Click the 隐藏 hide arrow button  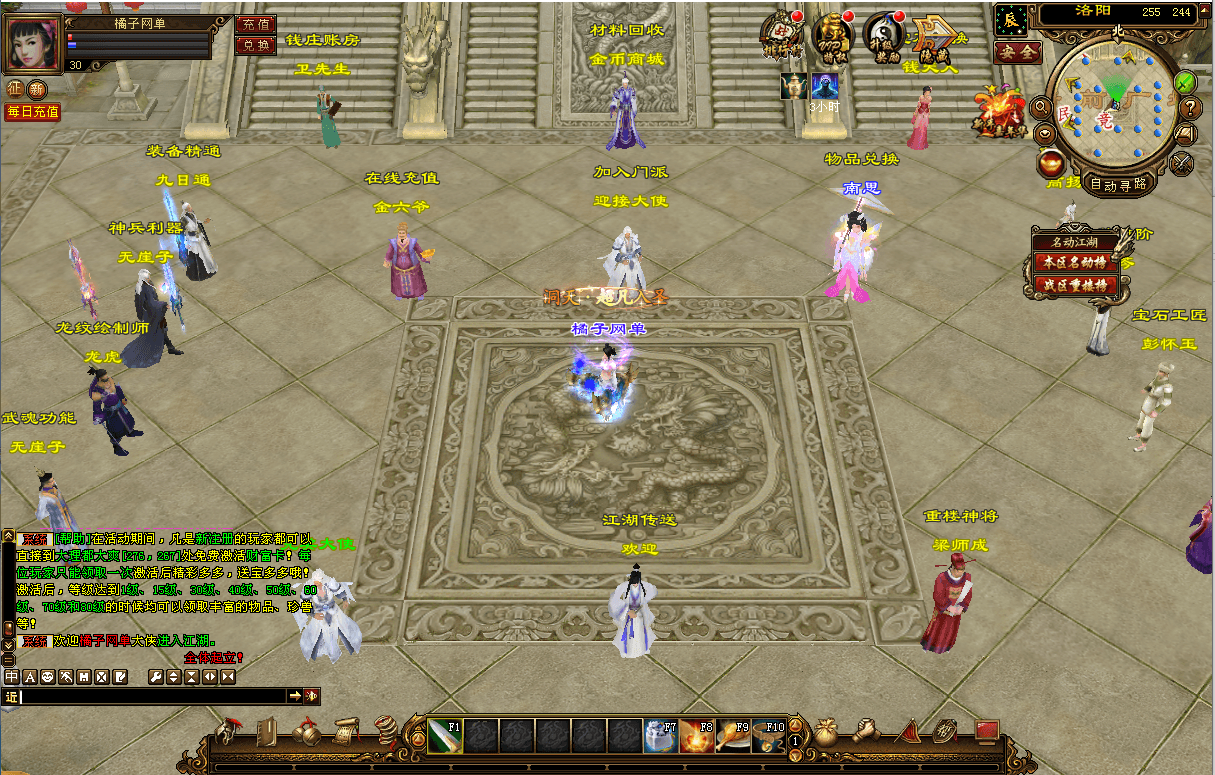[x=935, y=36]
